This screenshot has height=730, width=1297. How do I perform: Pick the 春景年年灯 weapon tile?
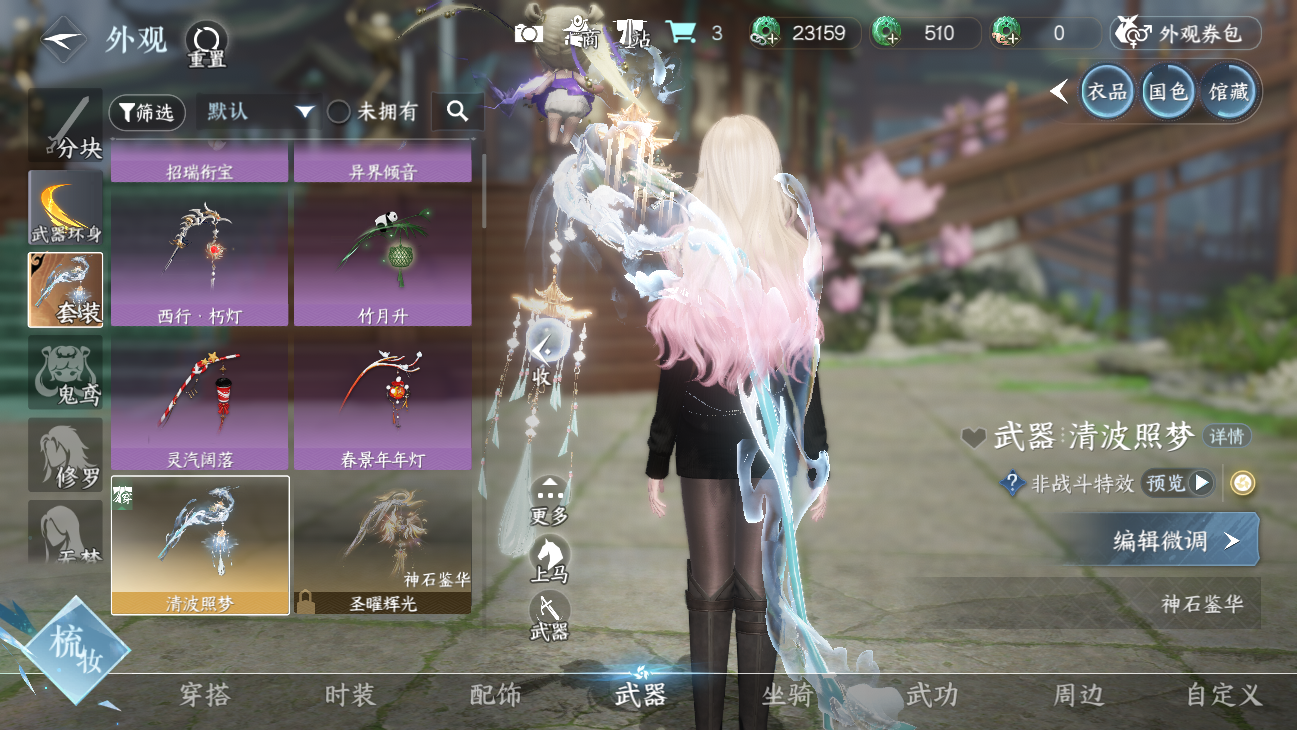click(x=382, y=404)
